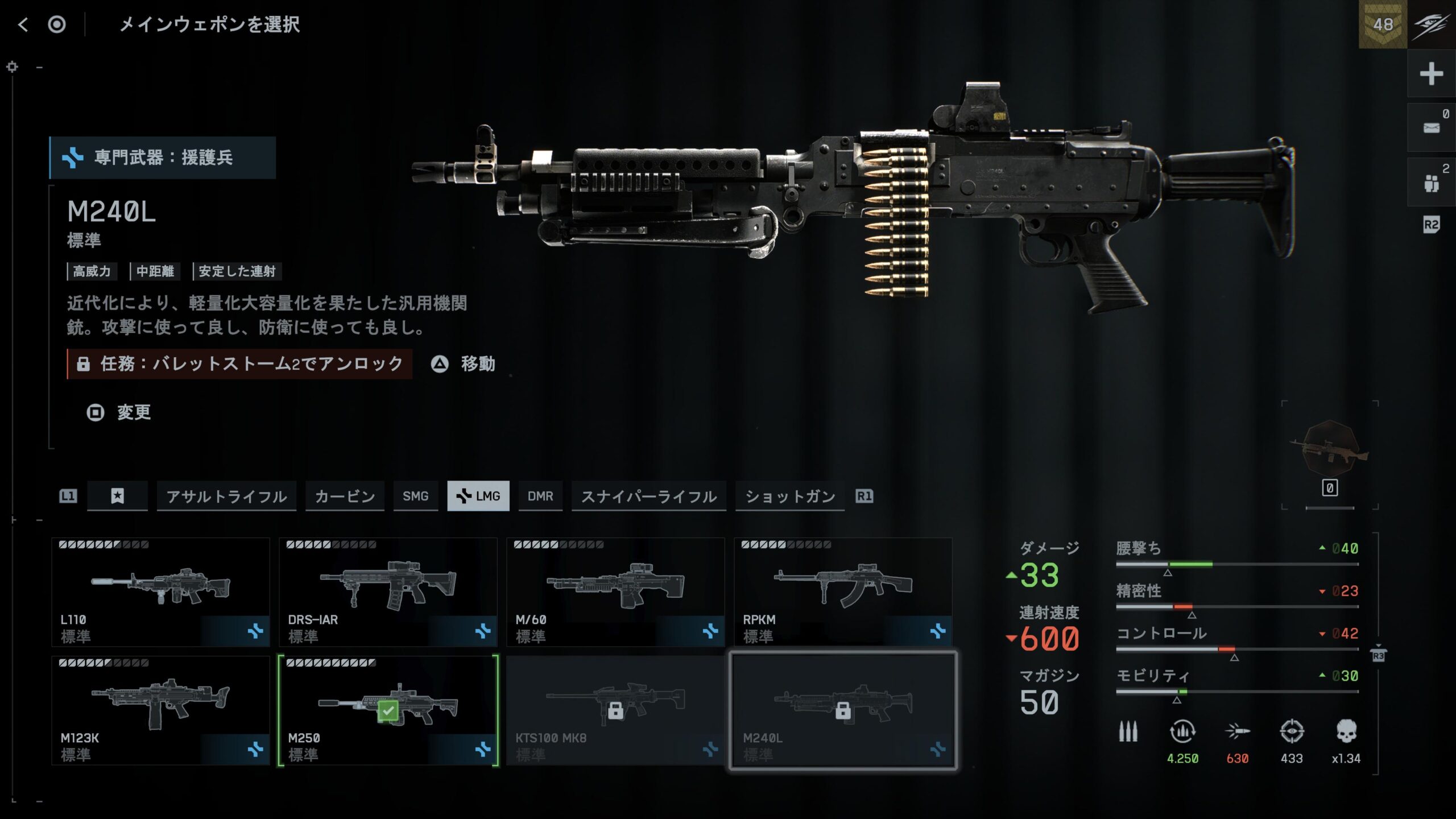
Task: Go back using the arrow at top left
Action: pyautogui.click(x=23, y=24)
